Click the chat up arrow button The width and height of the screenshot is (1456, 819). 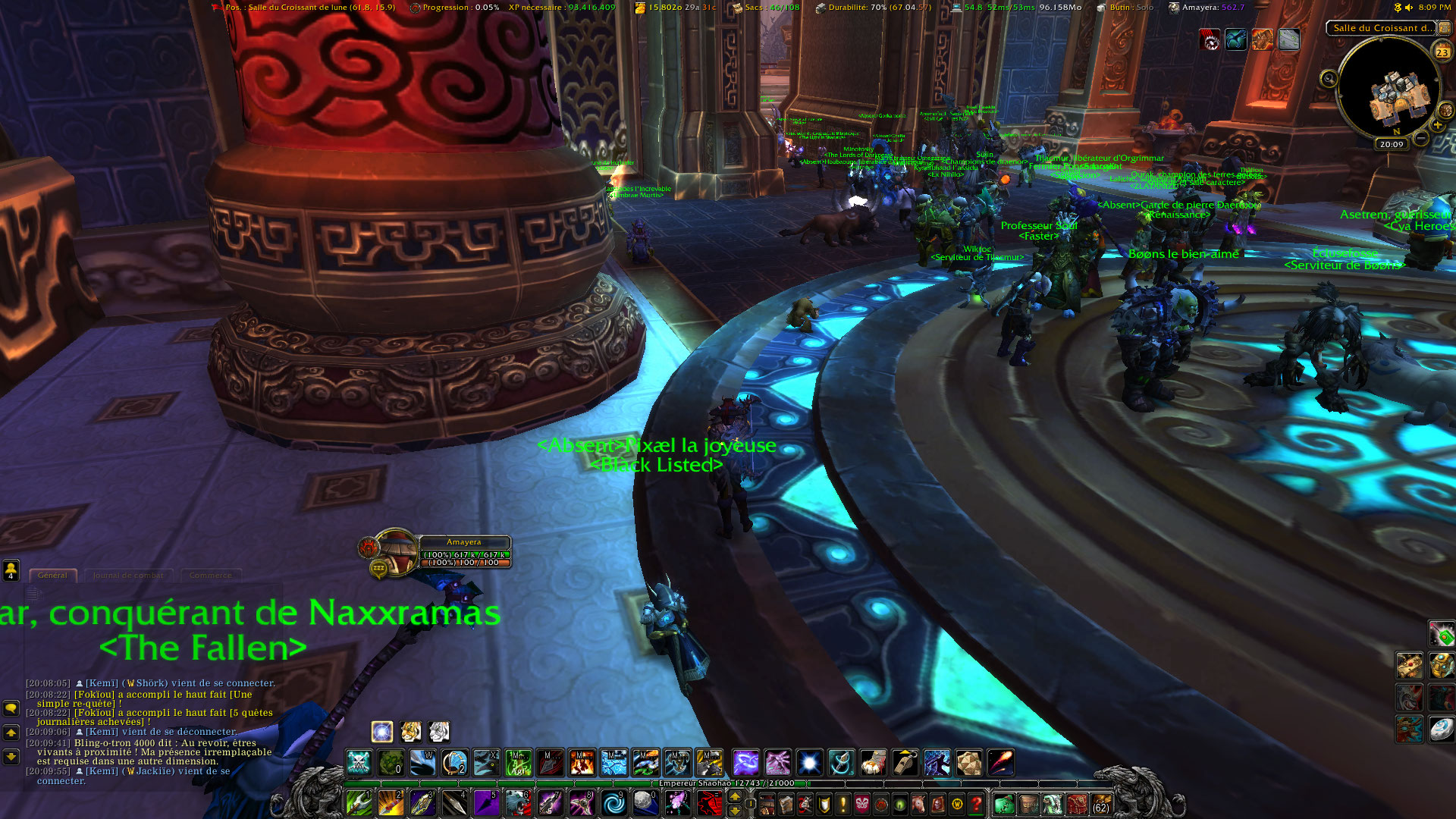[11, 733]
